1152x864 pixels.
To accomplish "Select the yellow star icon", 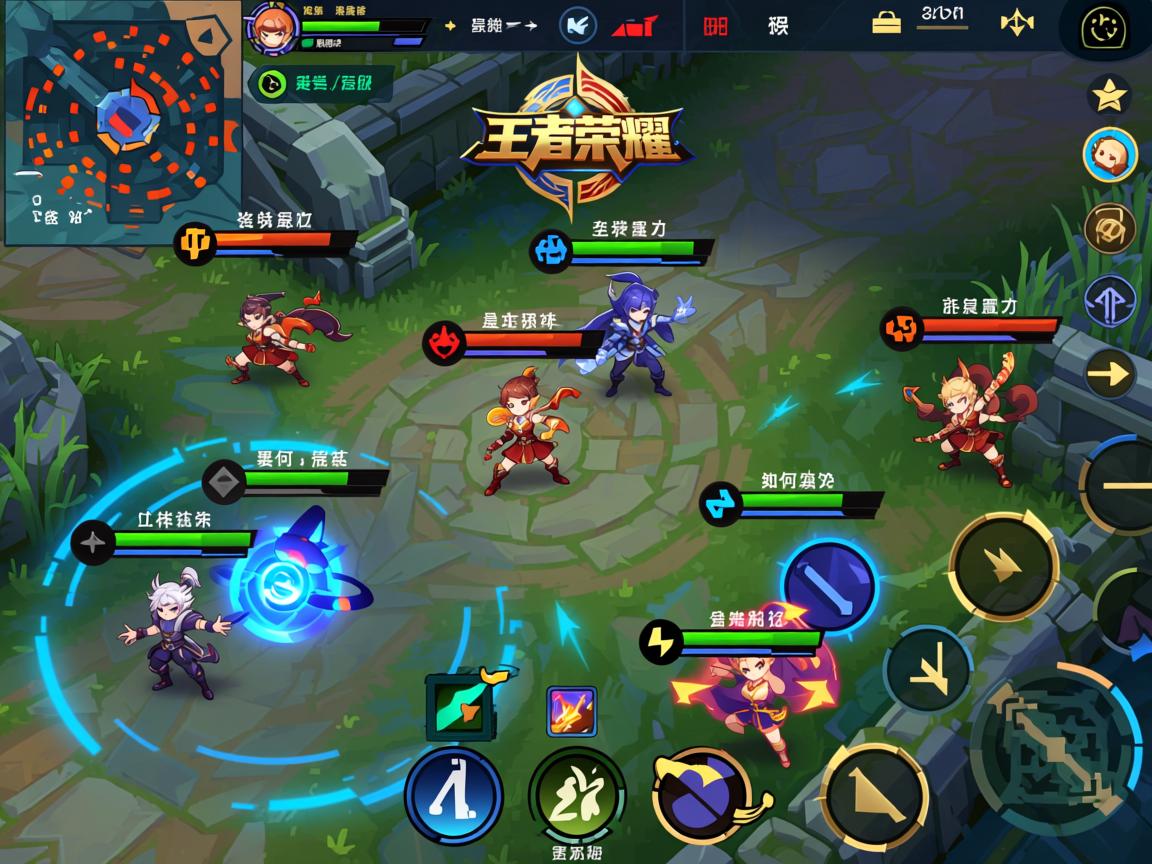I will click(1108, 95).
